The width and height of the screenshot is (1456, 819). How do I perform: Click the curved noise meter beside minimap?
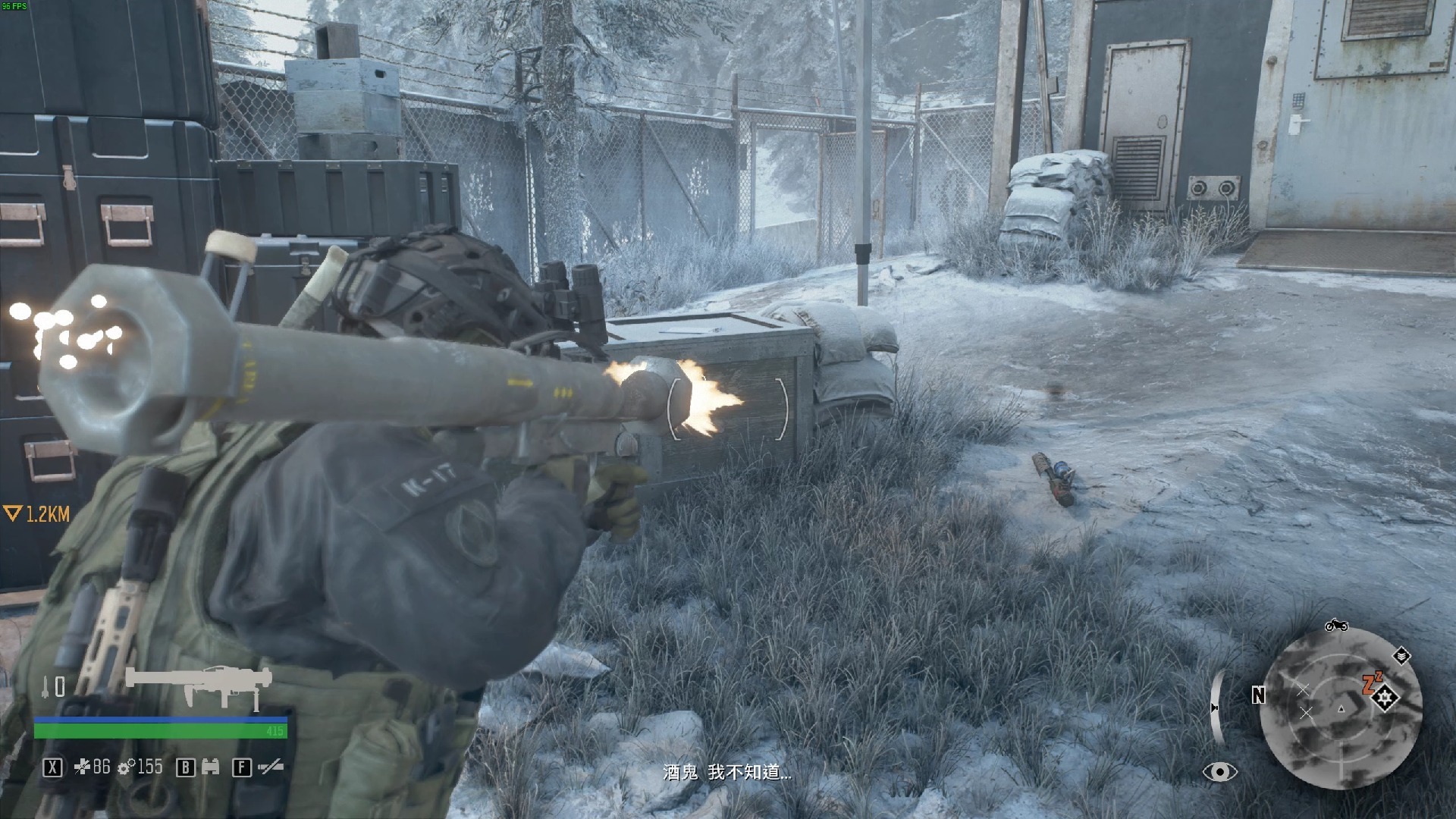pyautogui.click(x=1216, y=707)
